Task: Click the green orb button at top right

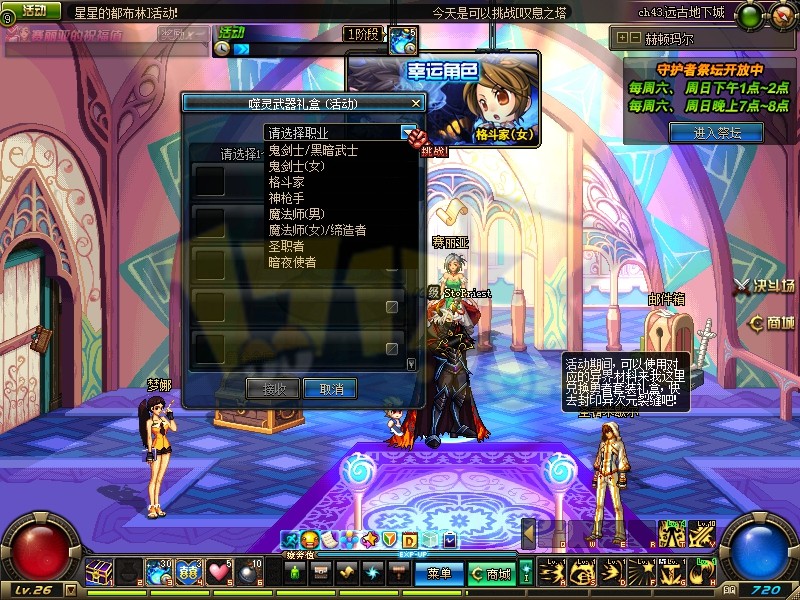Action: 749,15
